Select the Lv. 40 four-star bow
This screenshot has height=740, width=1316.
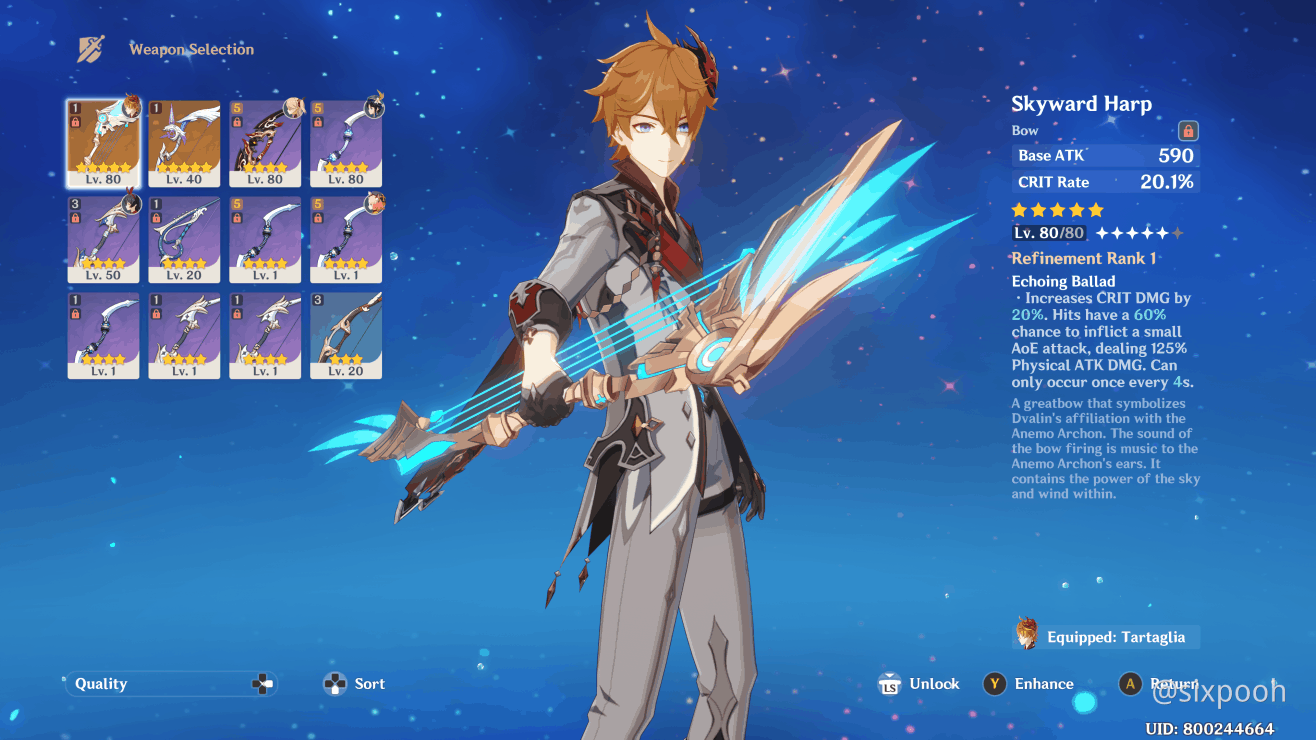coord(184,140)
